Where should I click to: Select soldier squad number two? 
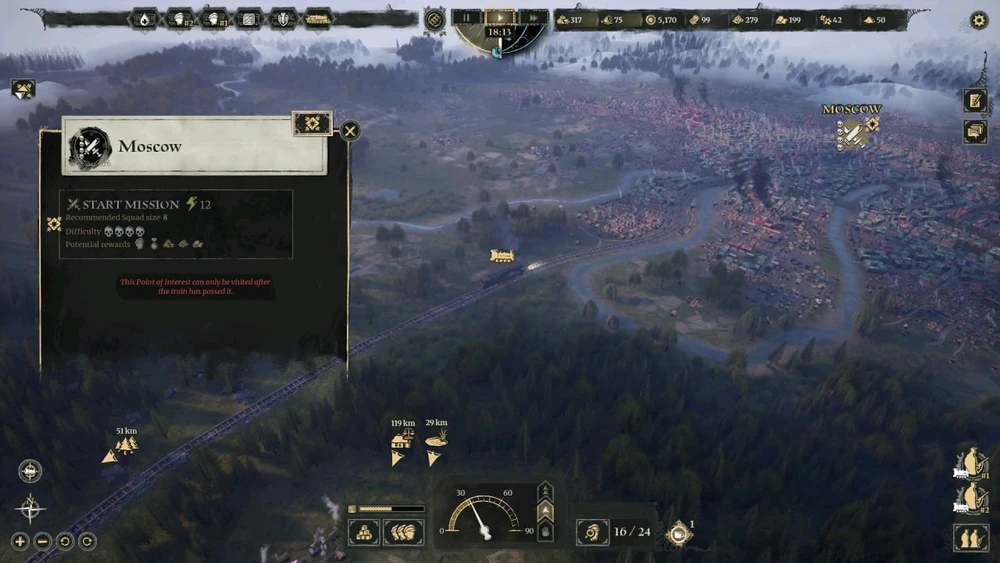pyautogui.click(x=971, y=498)
